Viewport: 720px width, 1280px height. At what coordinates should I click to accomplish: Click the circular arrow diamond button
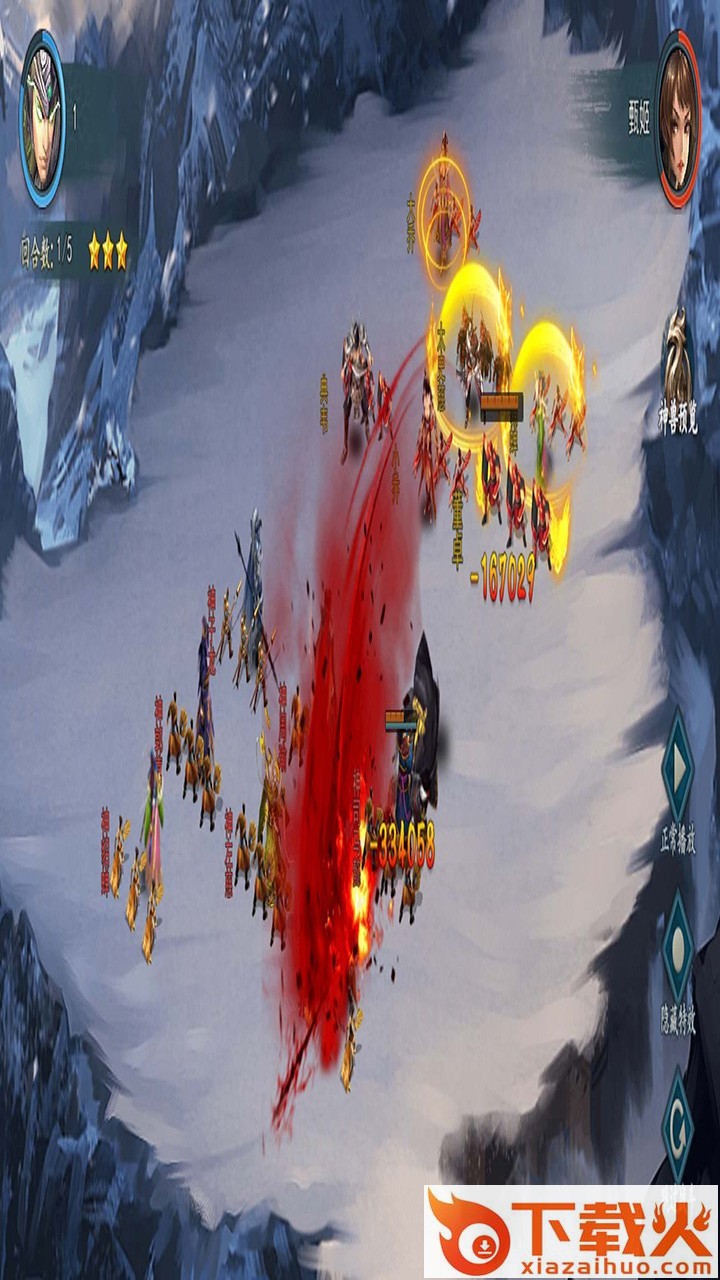[678, 1123]
